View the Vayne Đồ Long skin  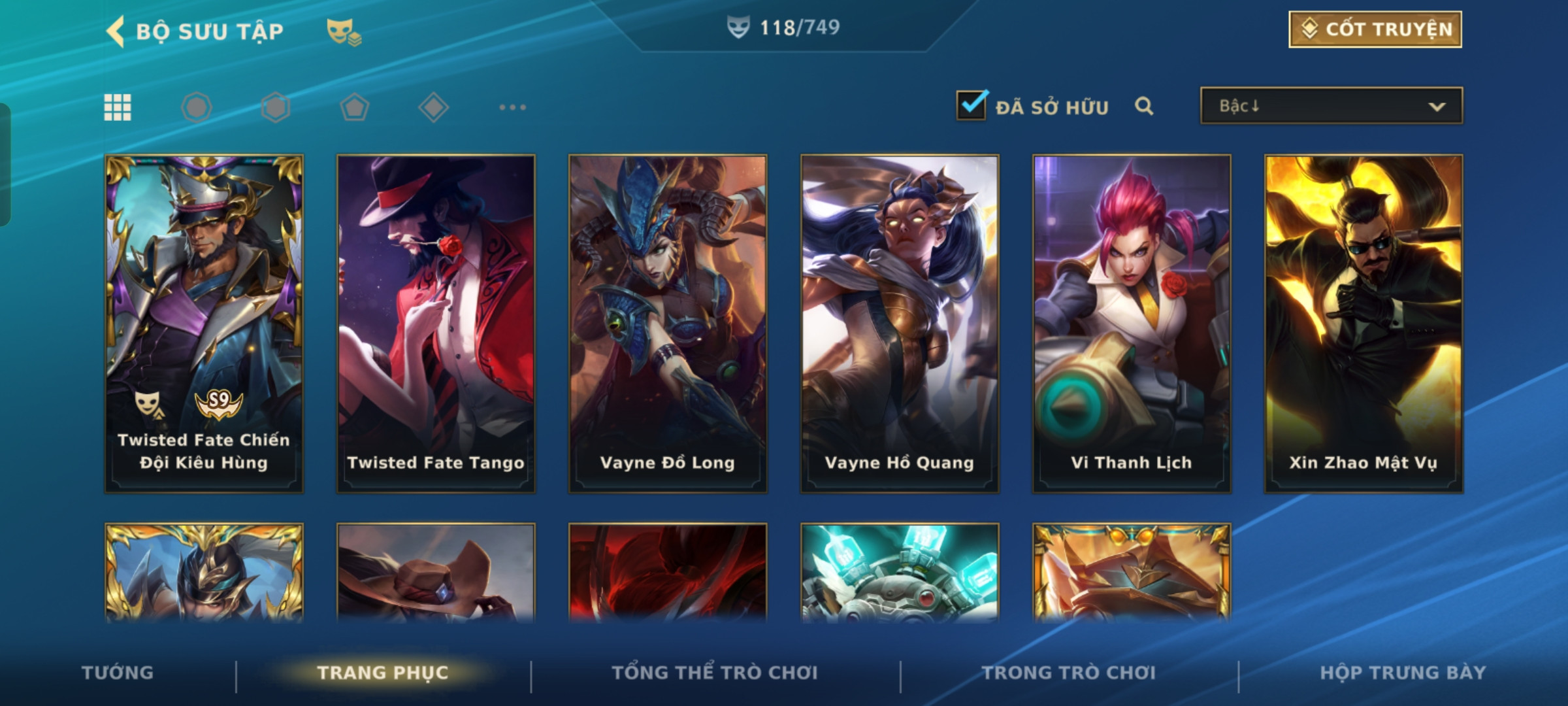(x=668, y=324)
